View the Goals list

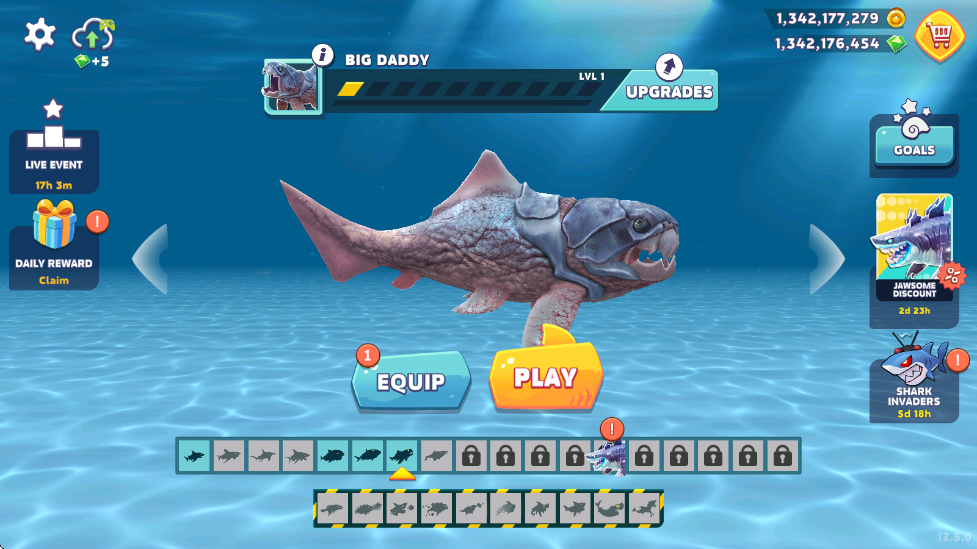[x=914, y=141]
